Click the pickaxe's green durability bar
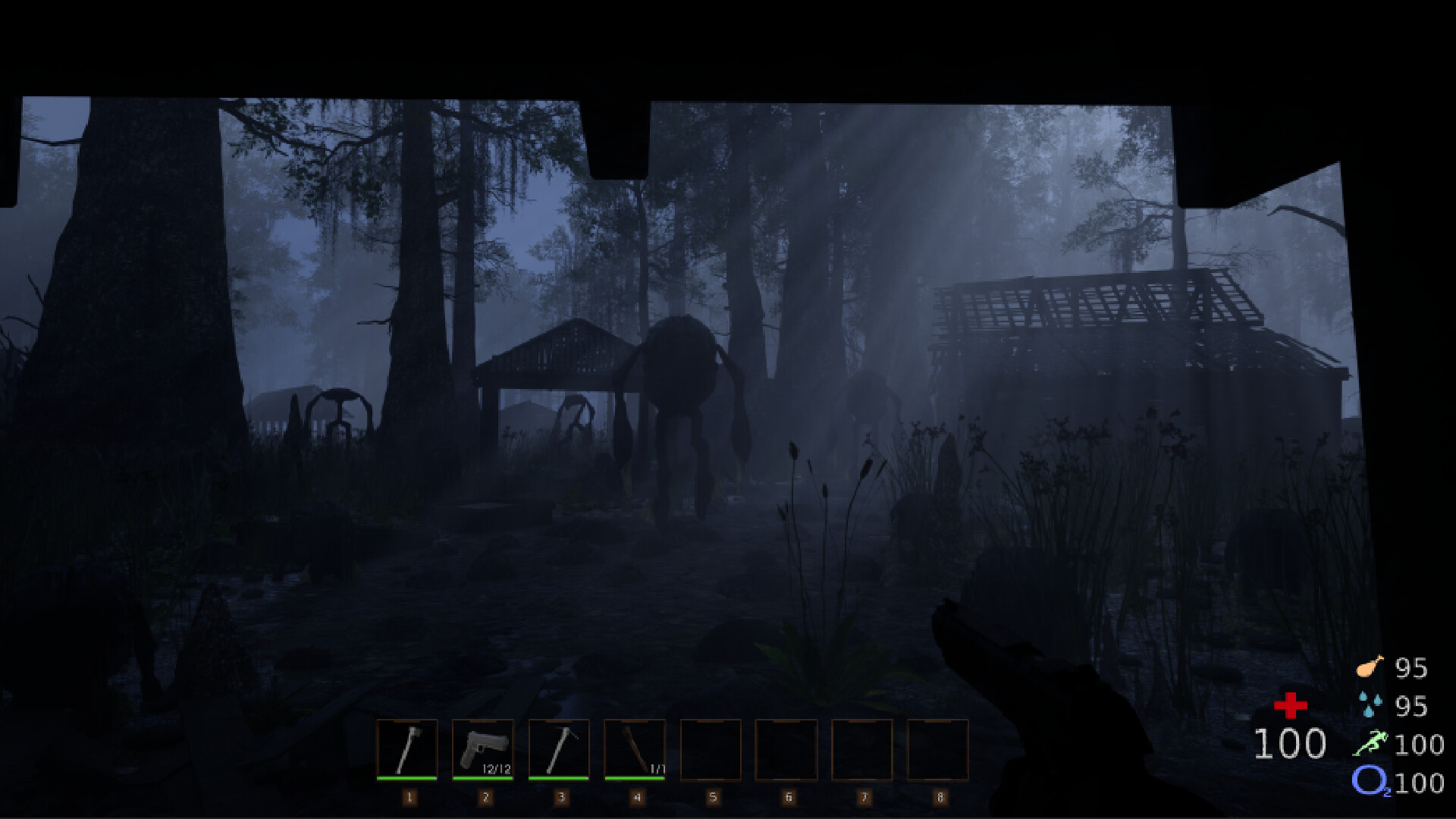Image resolution: width=1456 pixels, height=819 pixels. click(560, 777)
